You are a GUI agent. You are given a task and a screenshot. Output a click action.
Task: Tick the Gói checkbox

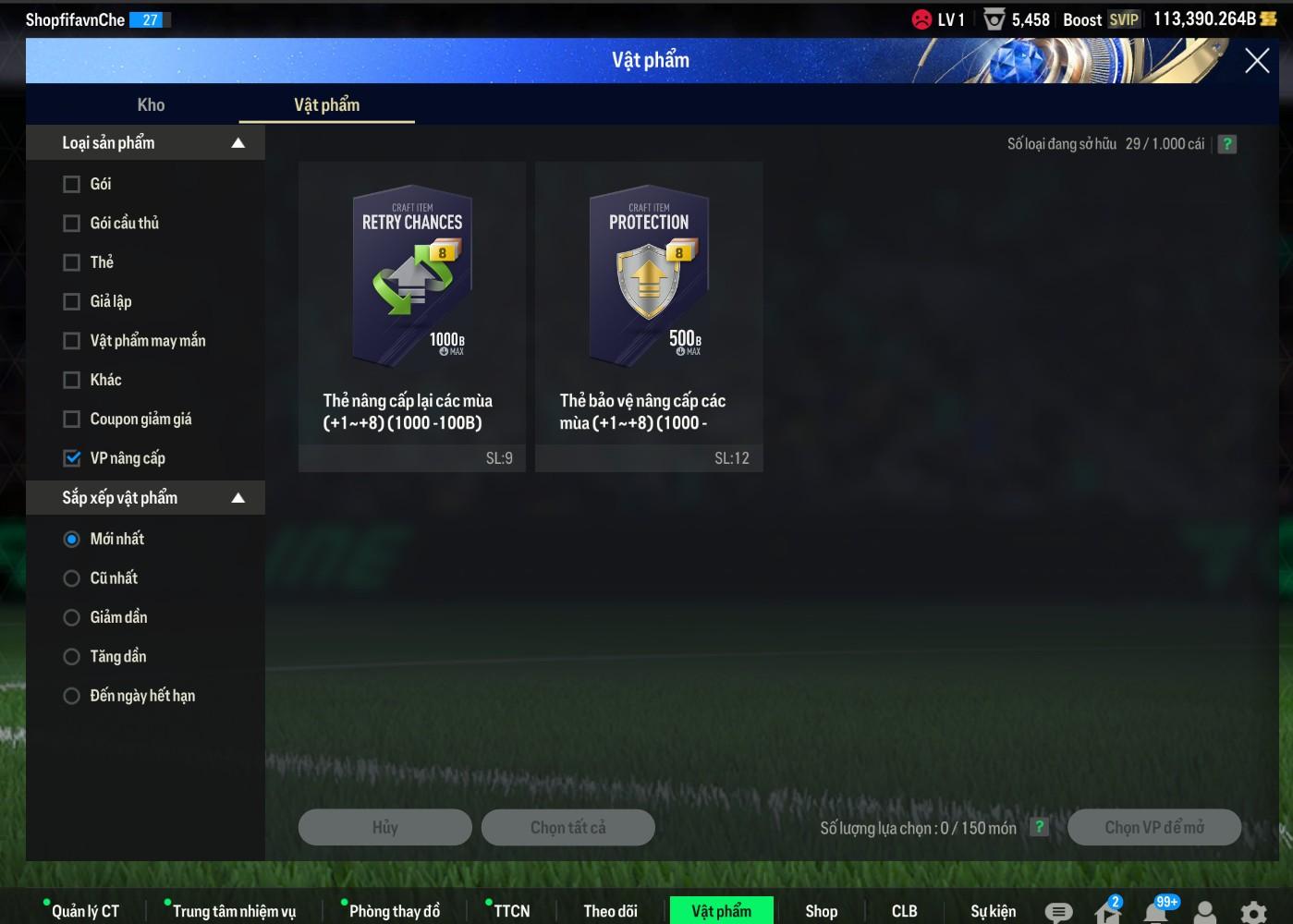[x=71, y=184]
